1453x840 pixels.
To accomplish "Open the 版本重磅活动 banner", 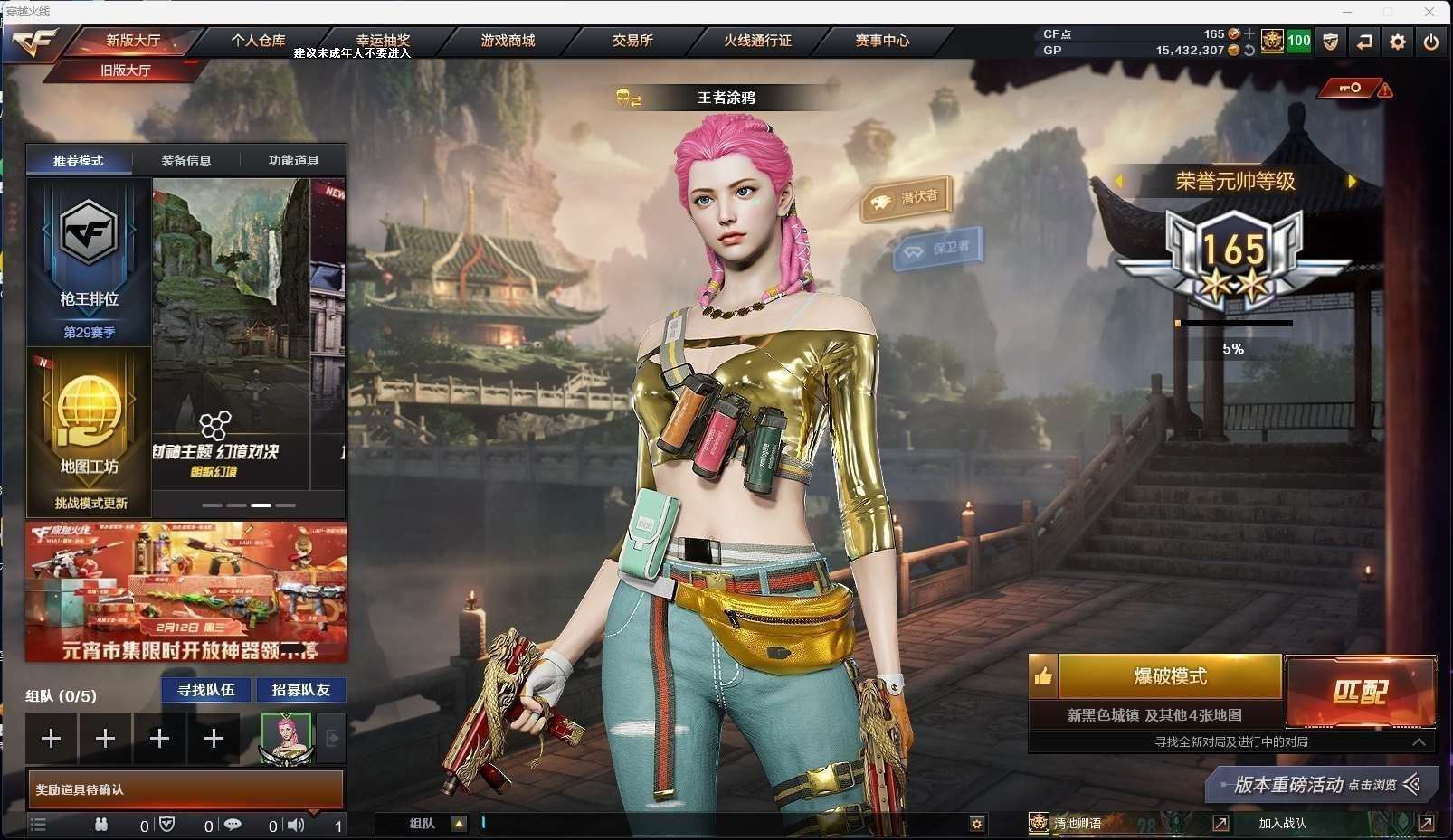I will [x=1321, y=785].
